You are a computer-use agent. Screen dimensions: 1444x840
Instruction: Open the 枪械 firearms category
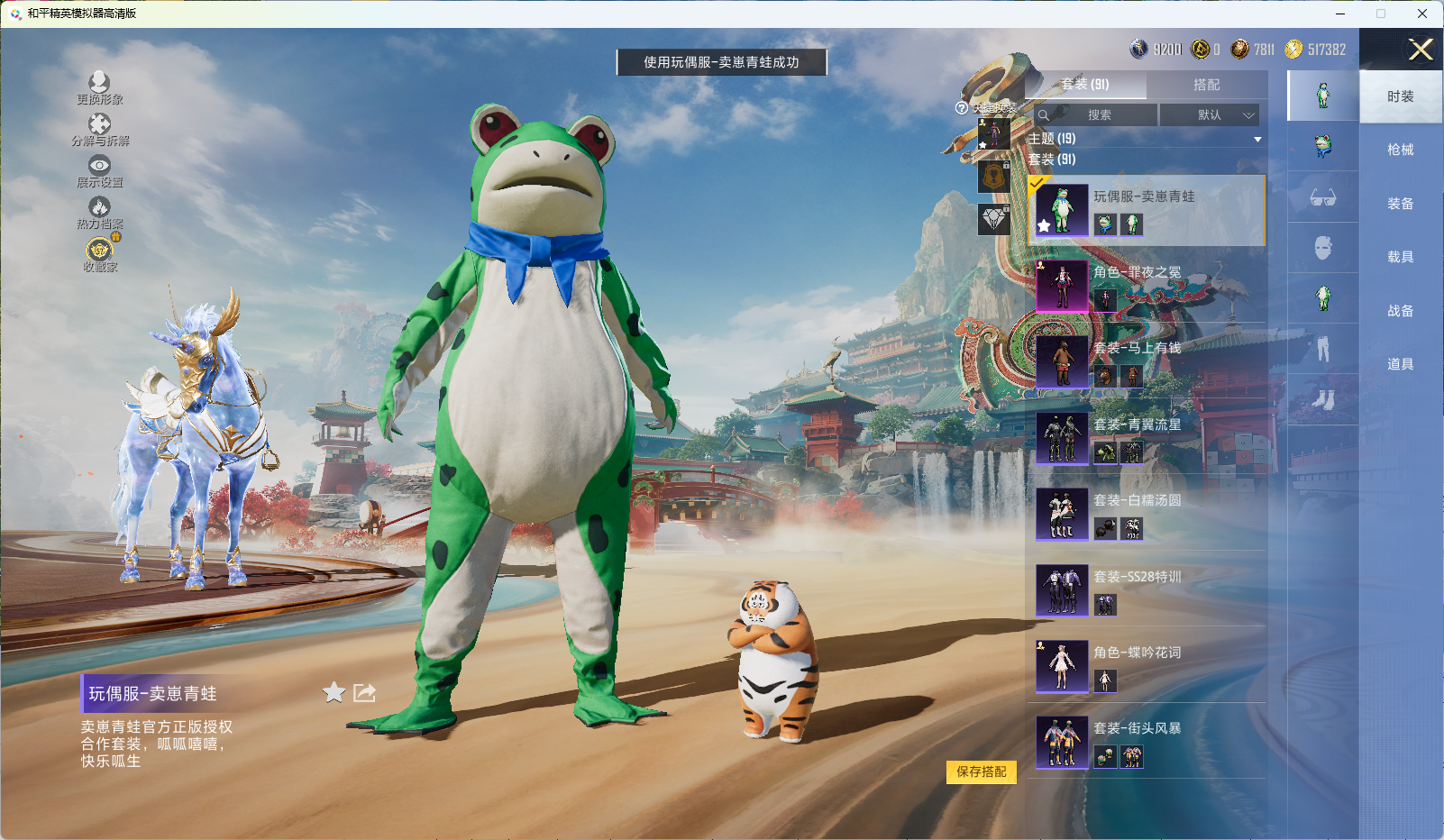click(x=1400, y=150)
